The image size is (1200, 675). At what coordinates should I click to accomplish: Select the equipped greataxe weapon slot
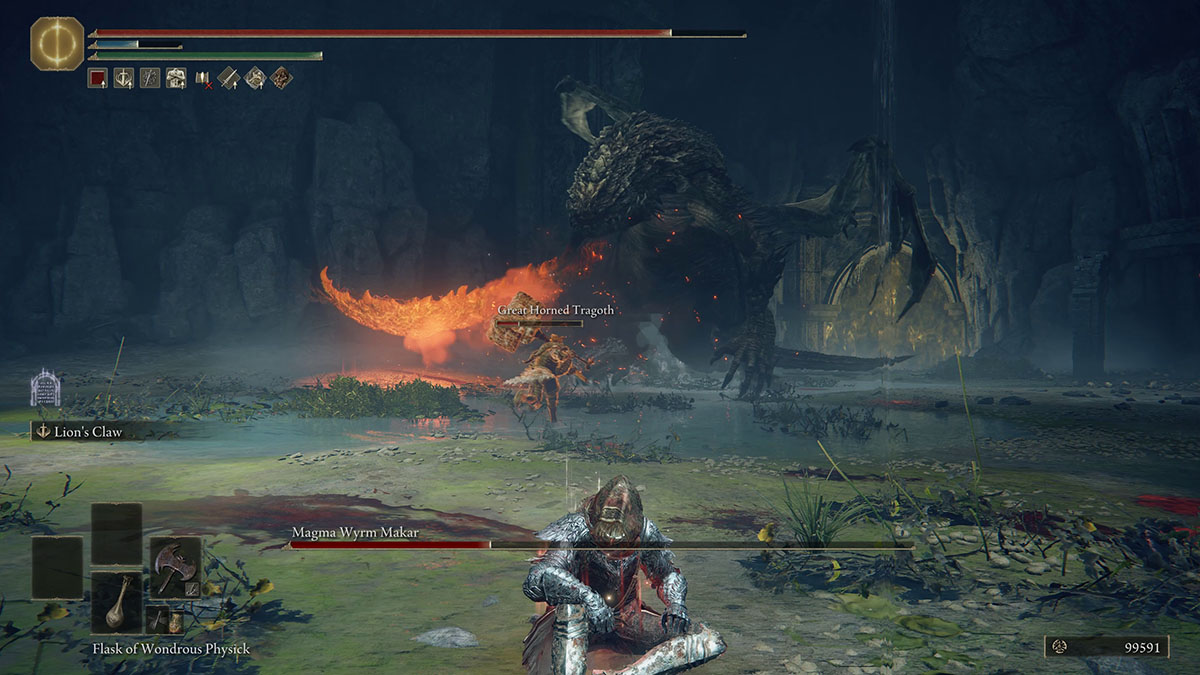pos(175,566)
